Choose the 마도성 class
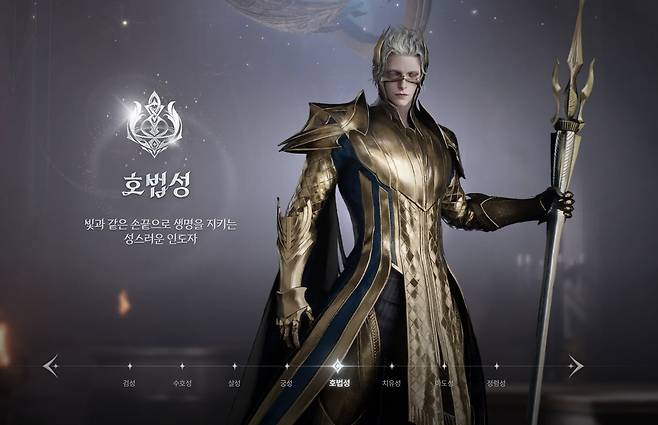This screenshot has width=658, height=425. [443, 383]
